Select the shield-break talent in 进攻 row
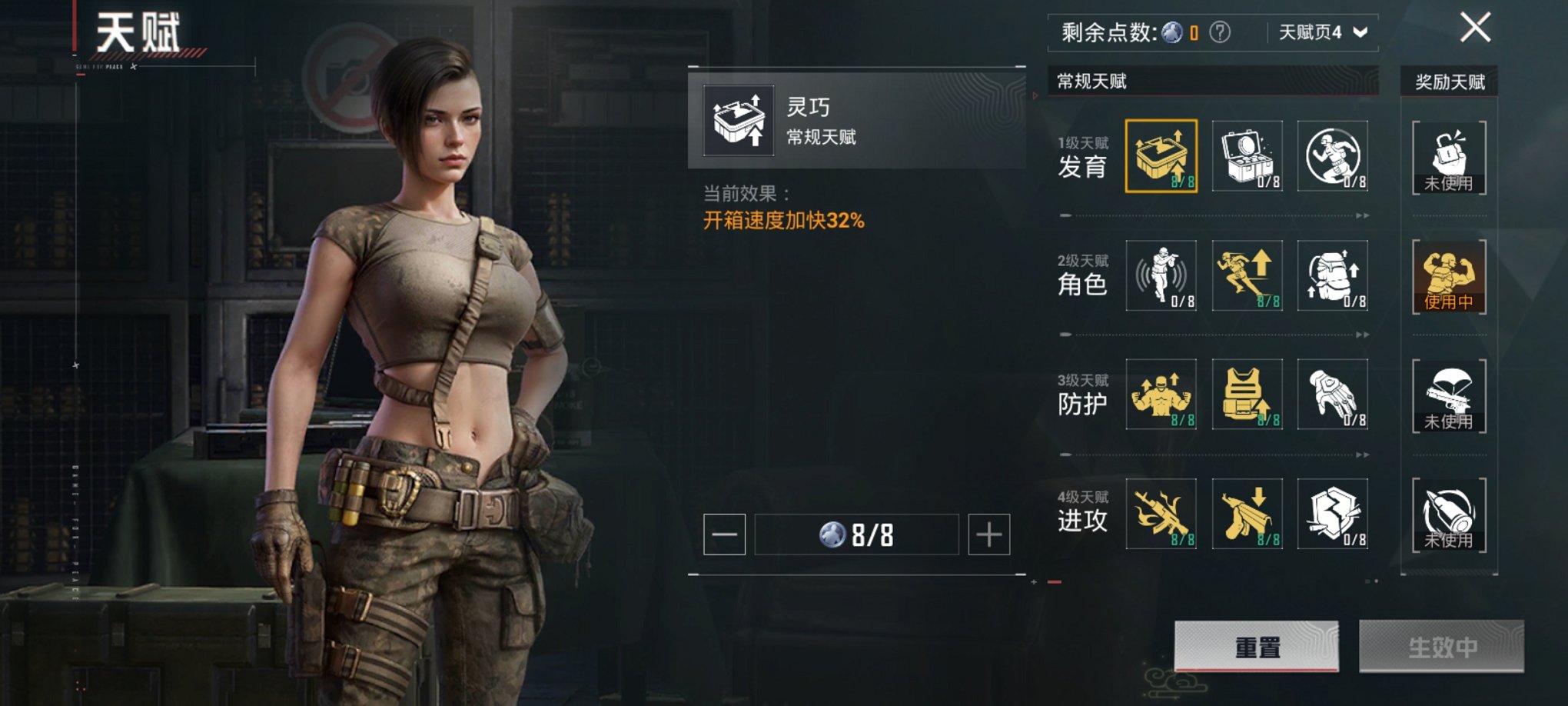Image resolution: width=1568 pixels, height=706 pixels. coord(1332,515)
